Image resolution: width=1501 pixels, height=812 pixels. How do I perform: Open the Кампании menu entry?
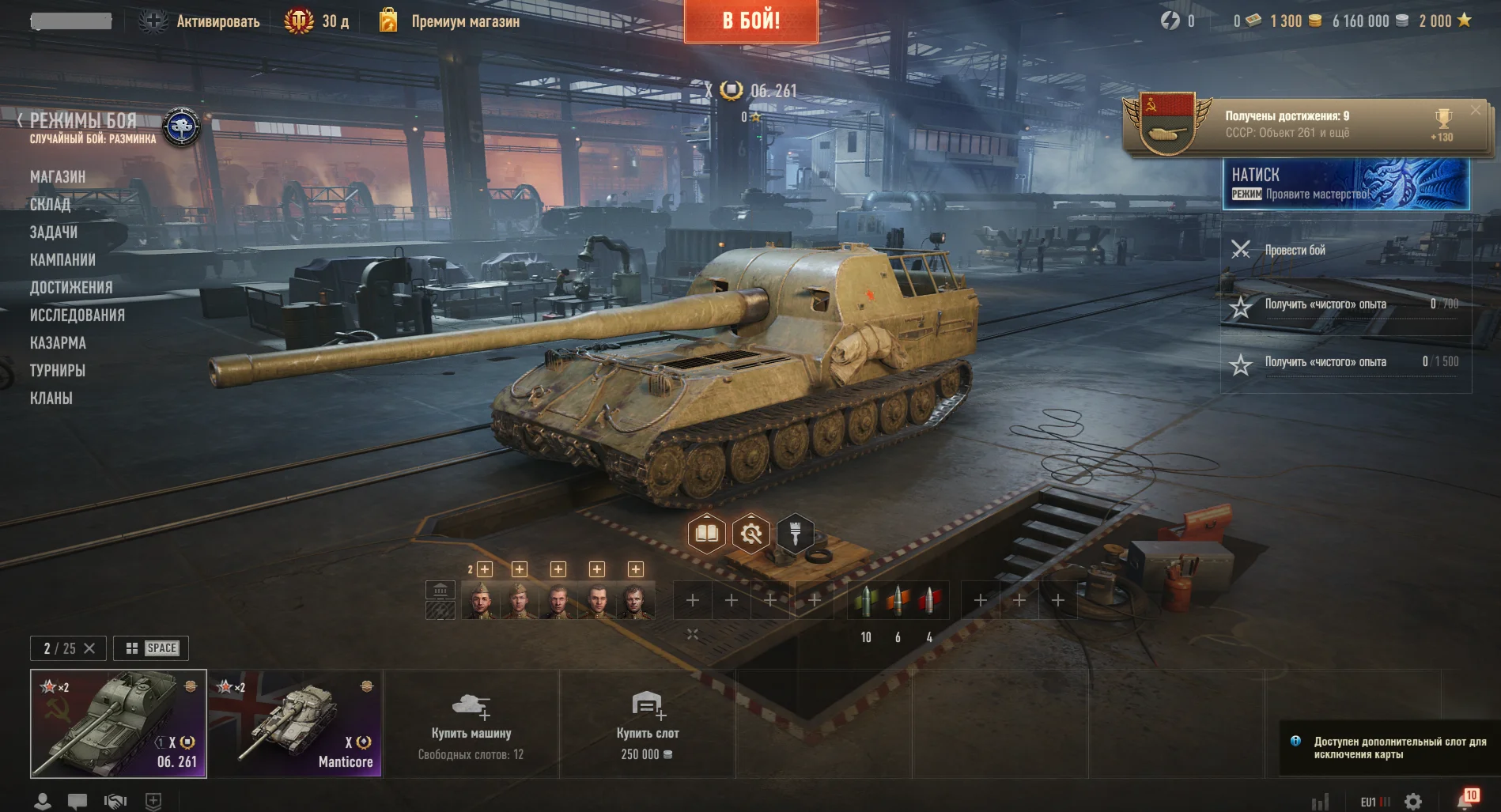coord(62,260)
